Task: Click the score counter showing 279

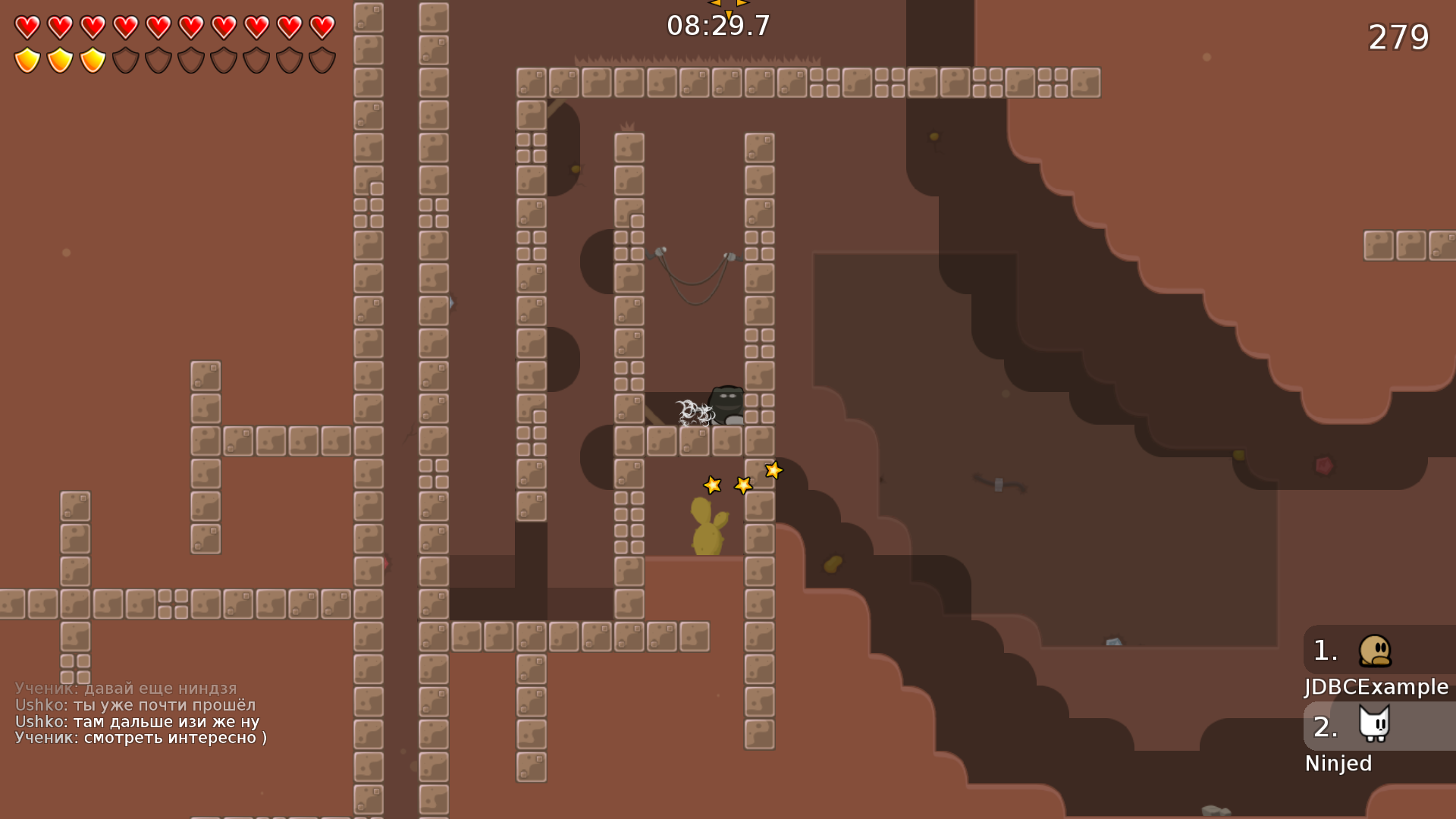Action: point(1399,36)
